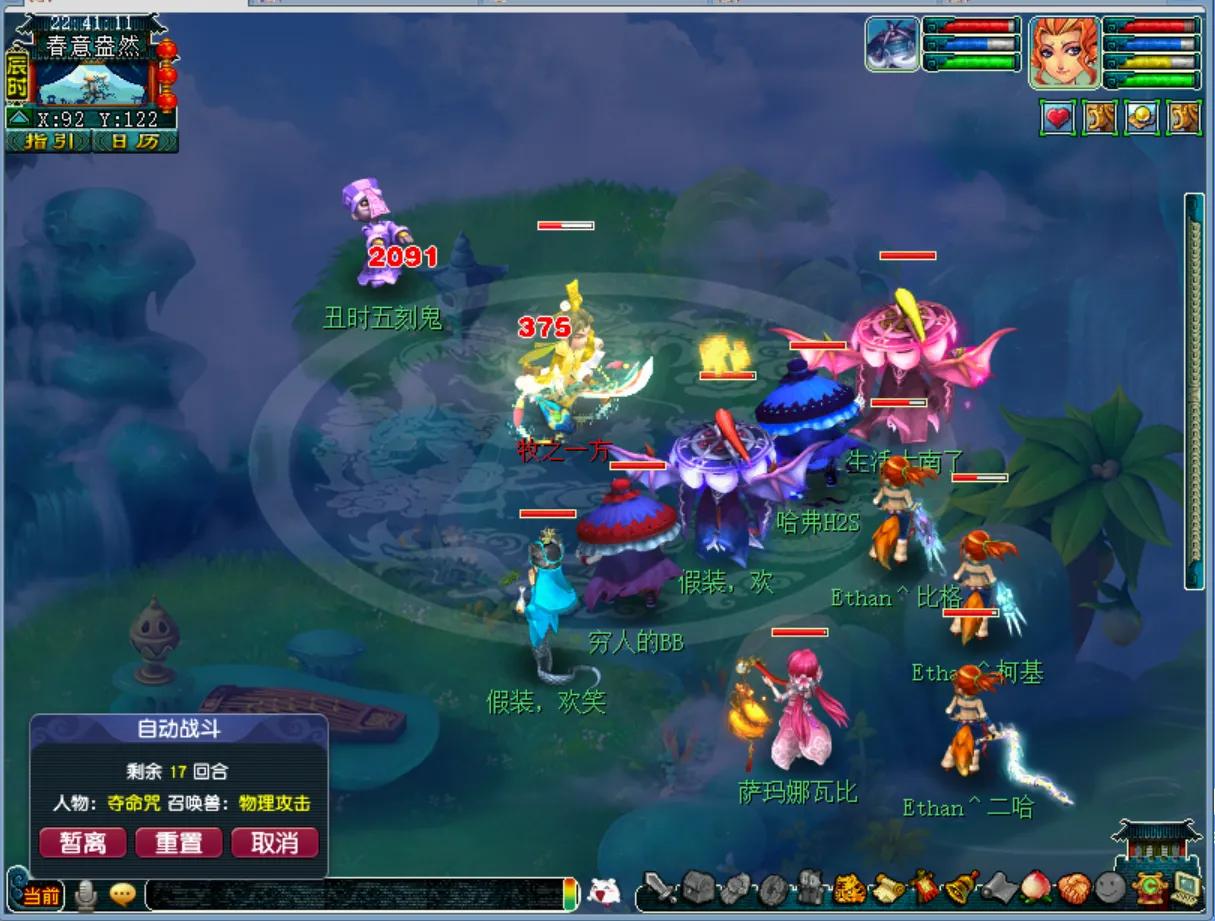Image resolution: width=1215 pixels, height=921 pixels.
Task: Open the treasure chest inventory icon
Action: 697,887
